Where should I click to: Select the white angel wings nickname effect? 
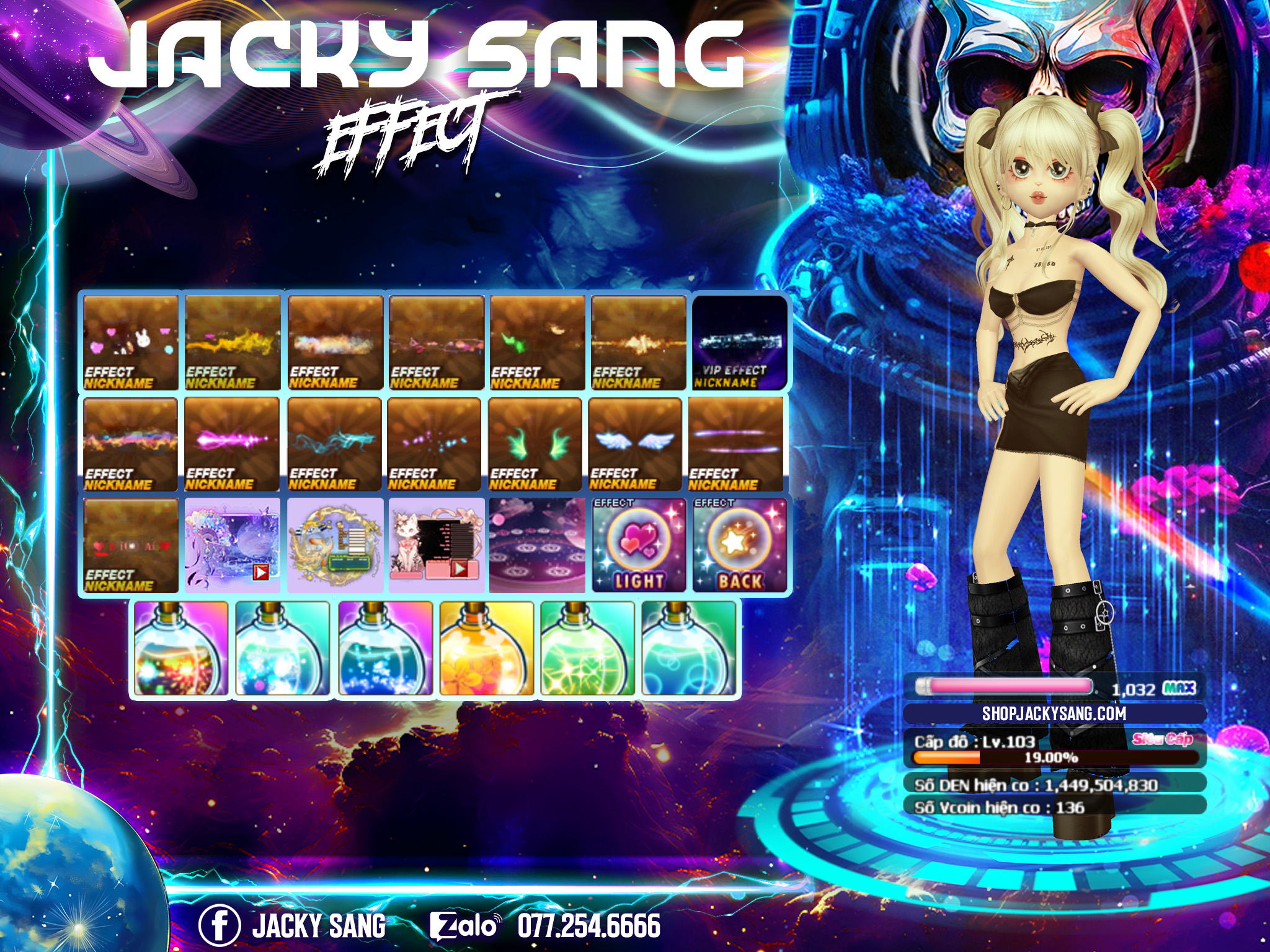[635, 444]
